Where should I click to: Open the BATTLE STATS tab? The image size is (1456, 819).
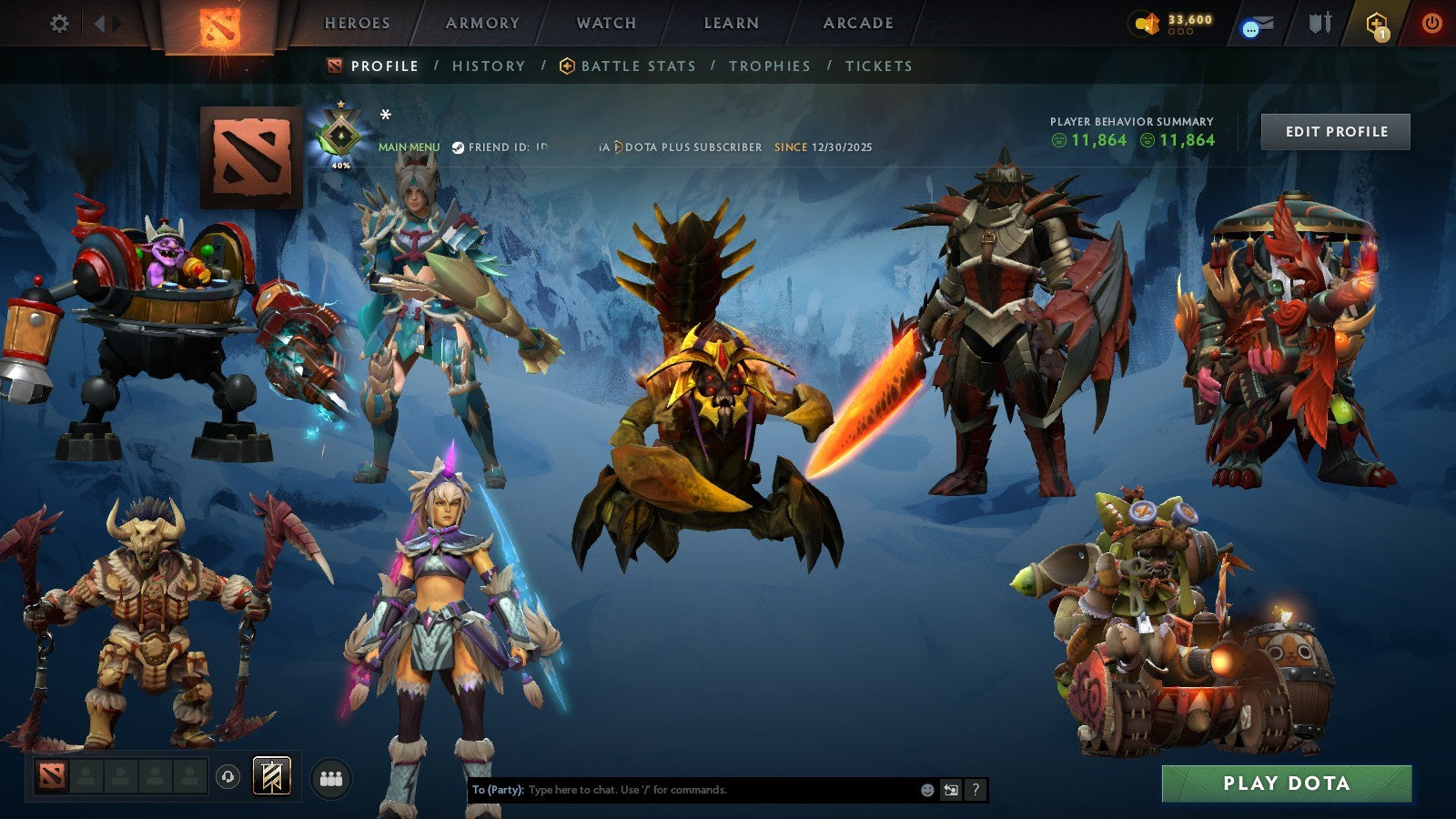(x=638, y=66)
